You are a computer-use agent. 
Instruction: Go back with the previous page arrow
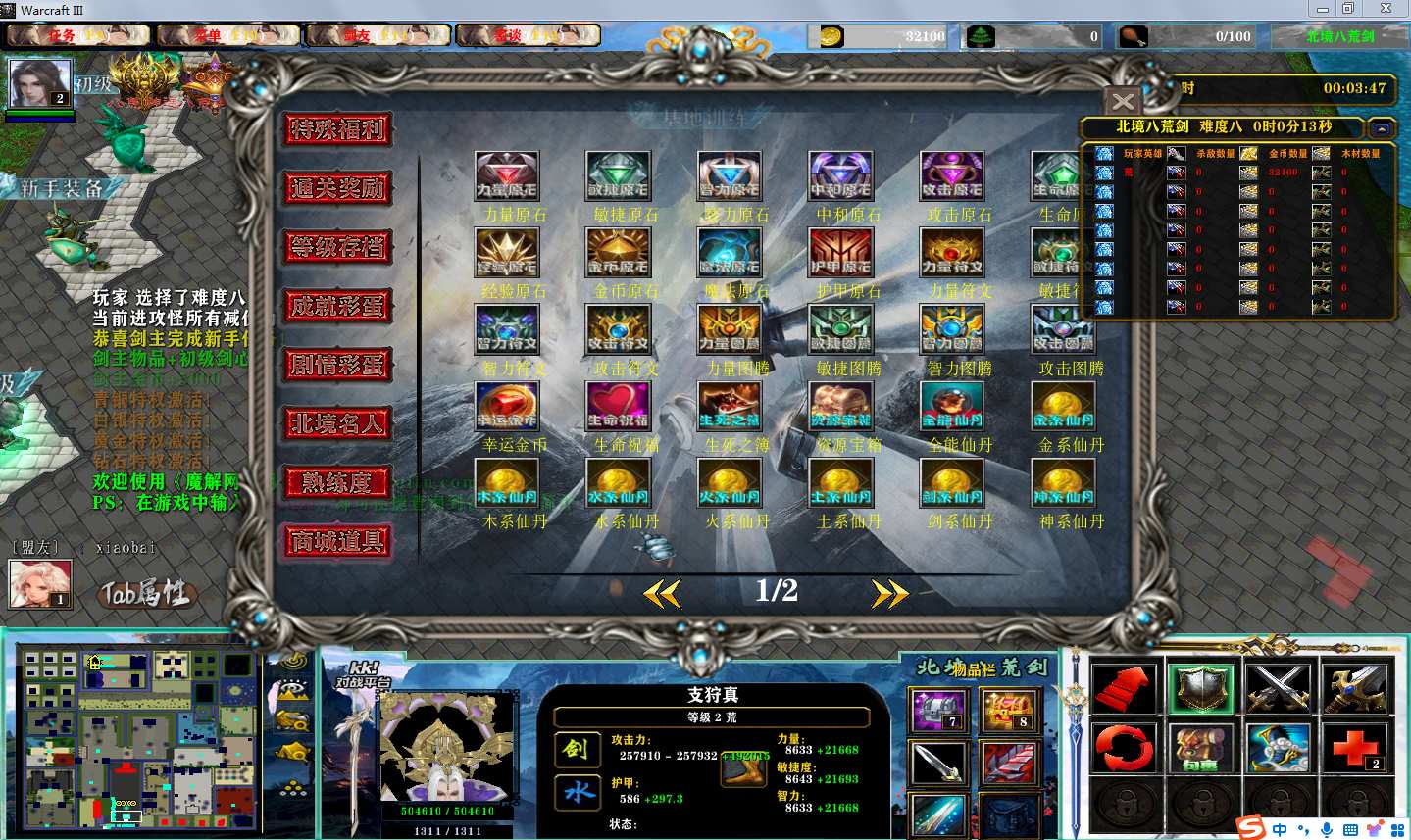click(663, 593)
